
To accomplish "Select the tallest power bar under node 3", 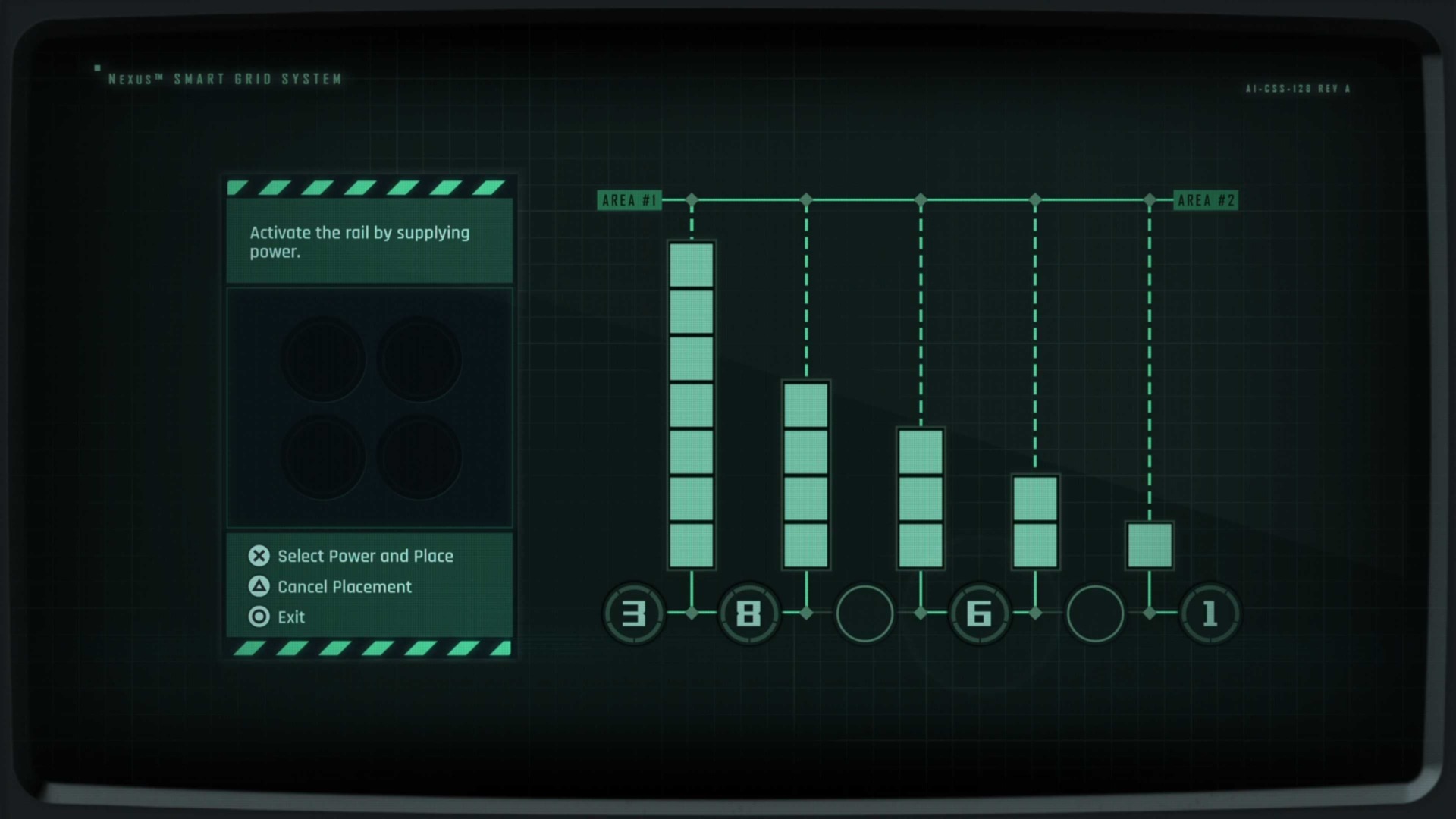I will [x=692, y=404].
